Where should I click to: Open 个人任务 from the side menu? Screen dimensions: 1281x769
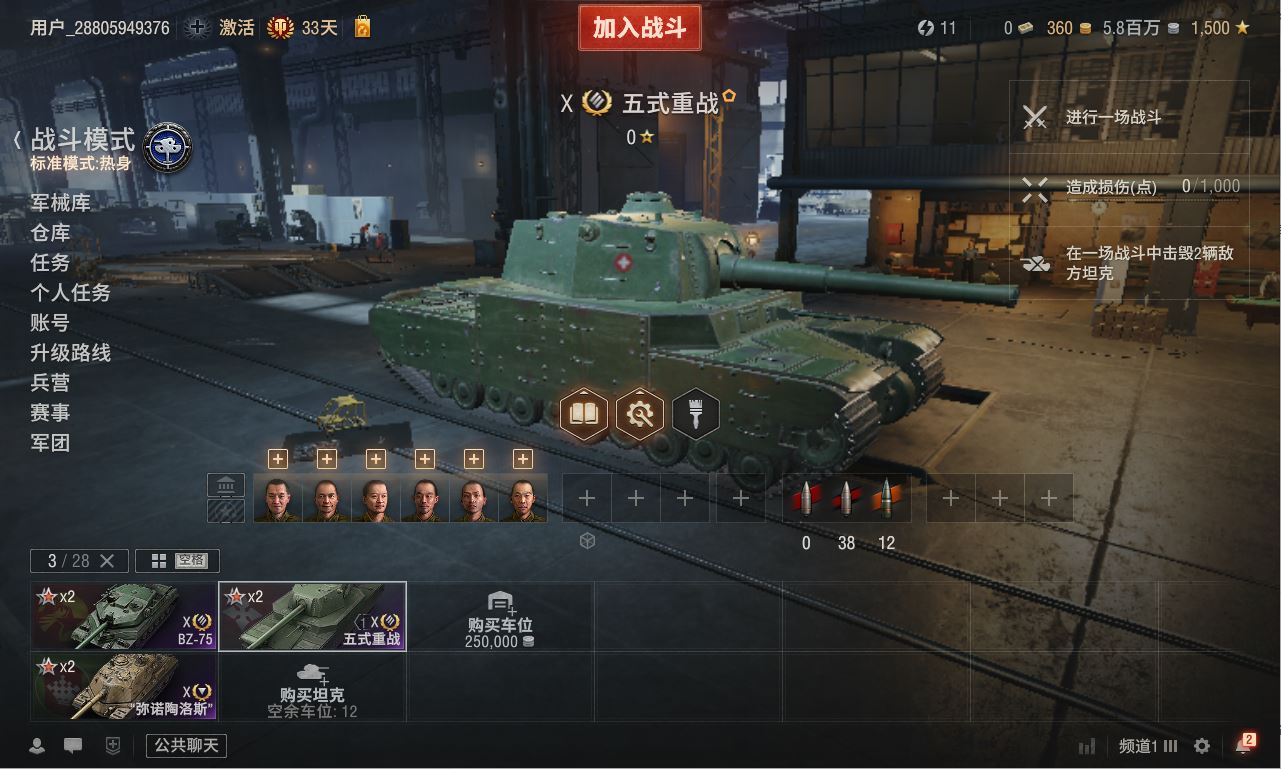click(x=70, y=293)
